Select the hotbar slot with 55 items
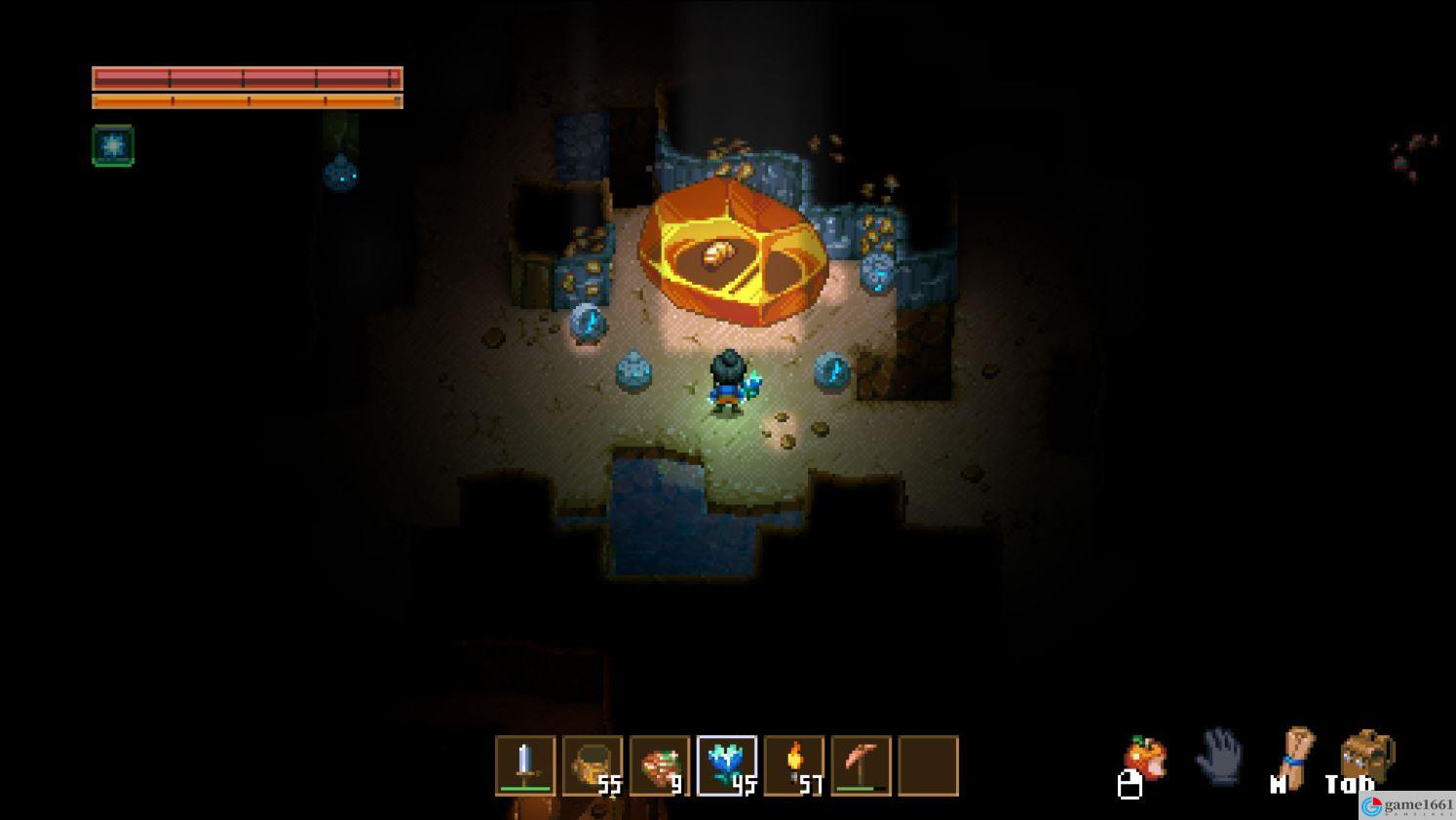Screen dimensions: 1456x820 coord(593,765)
